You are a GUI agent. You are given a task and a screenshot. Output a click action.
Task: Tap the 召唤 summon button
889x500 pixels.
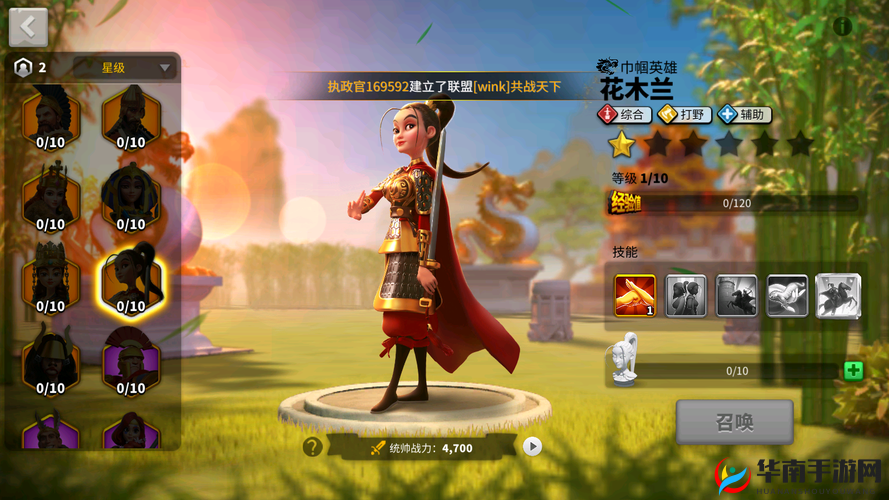coord(734,422)
